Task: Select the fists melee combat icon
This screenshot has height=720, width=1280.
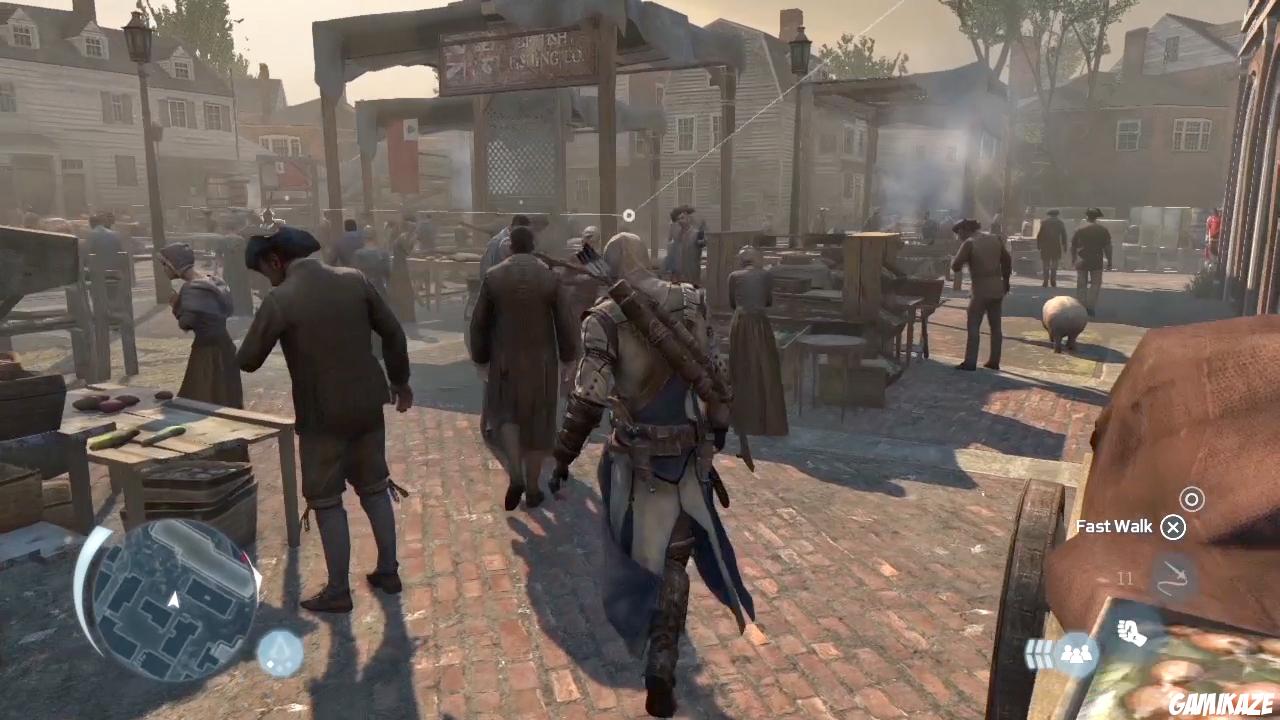Action: [1132, 632]
